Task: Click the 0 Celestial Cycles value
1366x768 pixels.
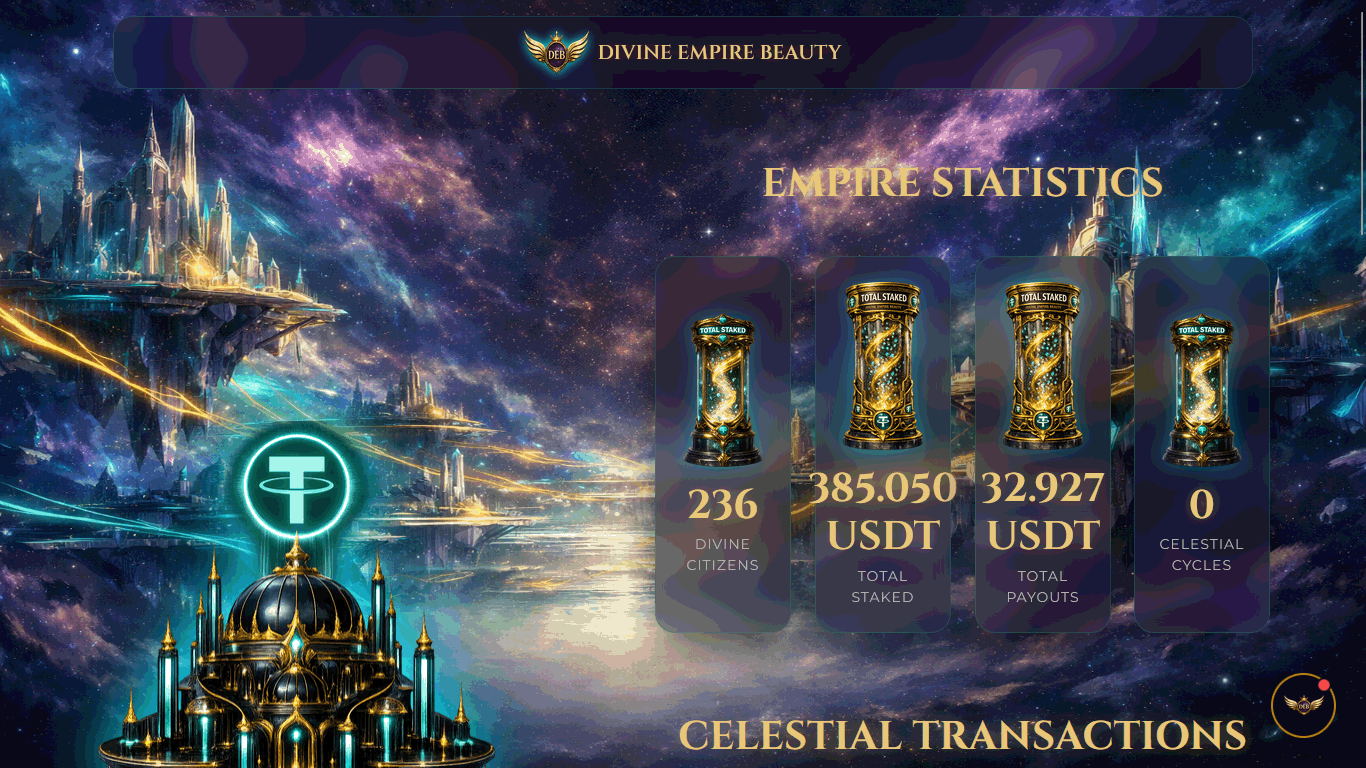Action: point(1201,504)
